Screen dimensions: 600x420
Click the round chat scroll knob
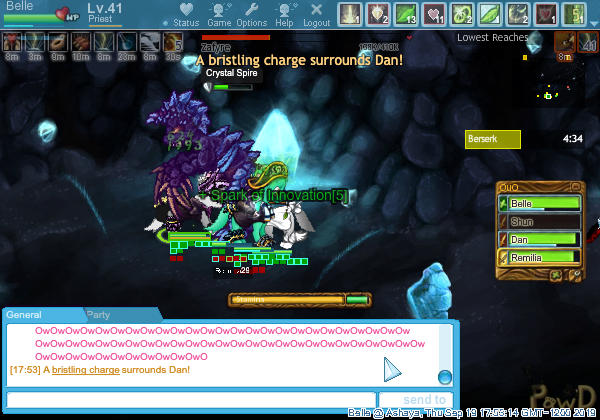[x=444, y=376]
